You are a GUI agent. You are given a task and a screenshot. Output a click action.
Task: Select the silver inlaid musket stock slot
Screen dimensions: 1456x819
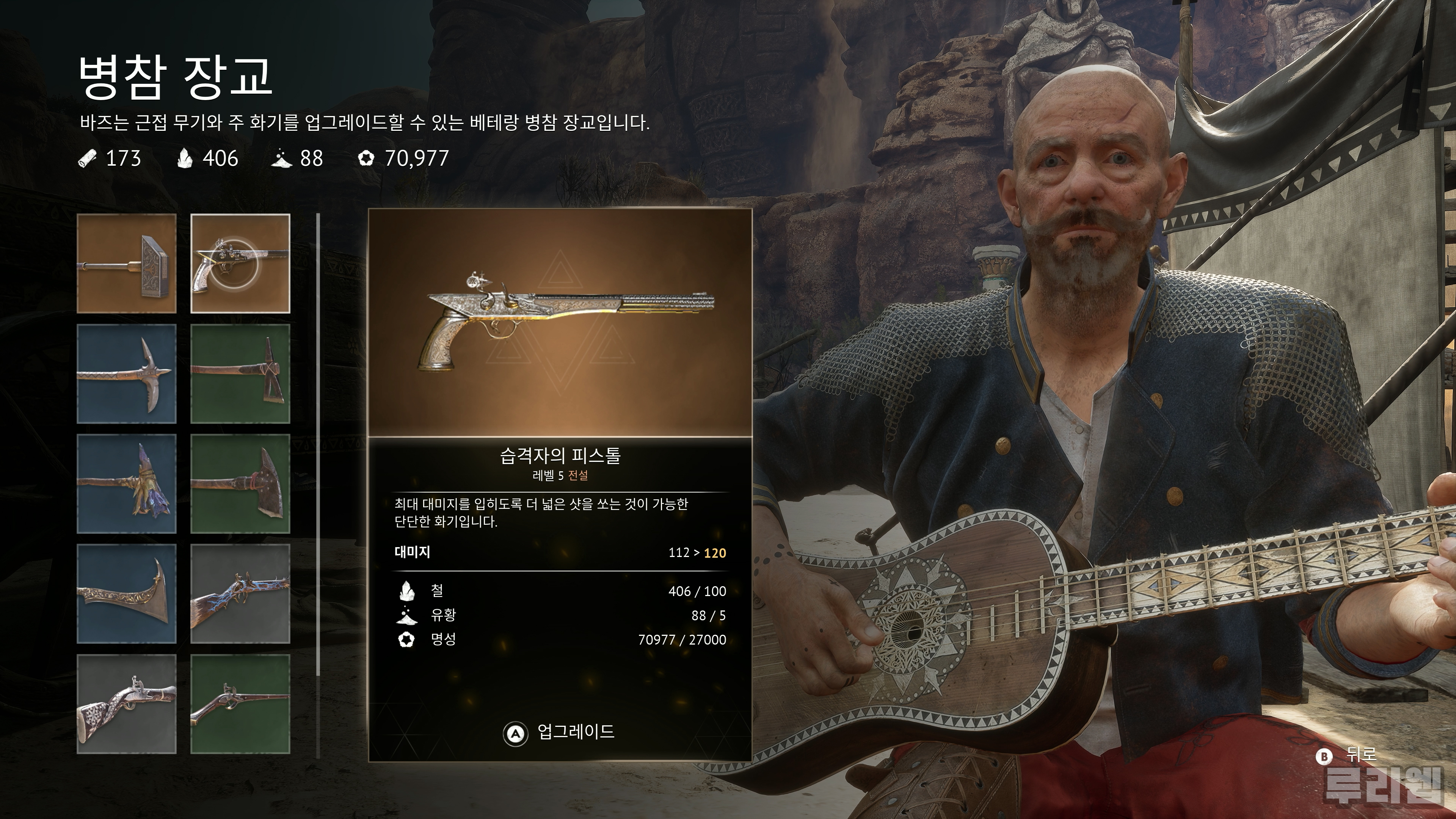(x=127, y=704)
